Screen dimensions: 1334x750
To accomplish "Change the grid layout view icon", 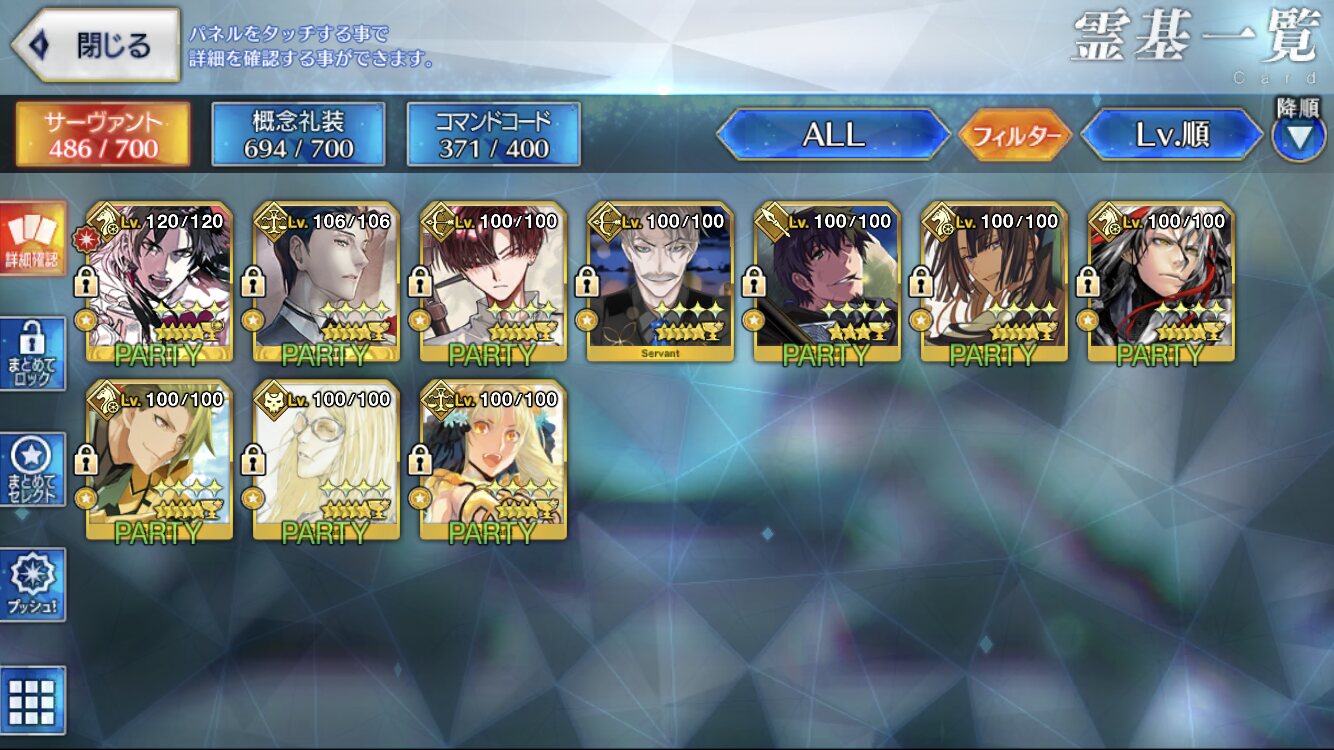I will click(32, 700).
